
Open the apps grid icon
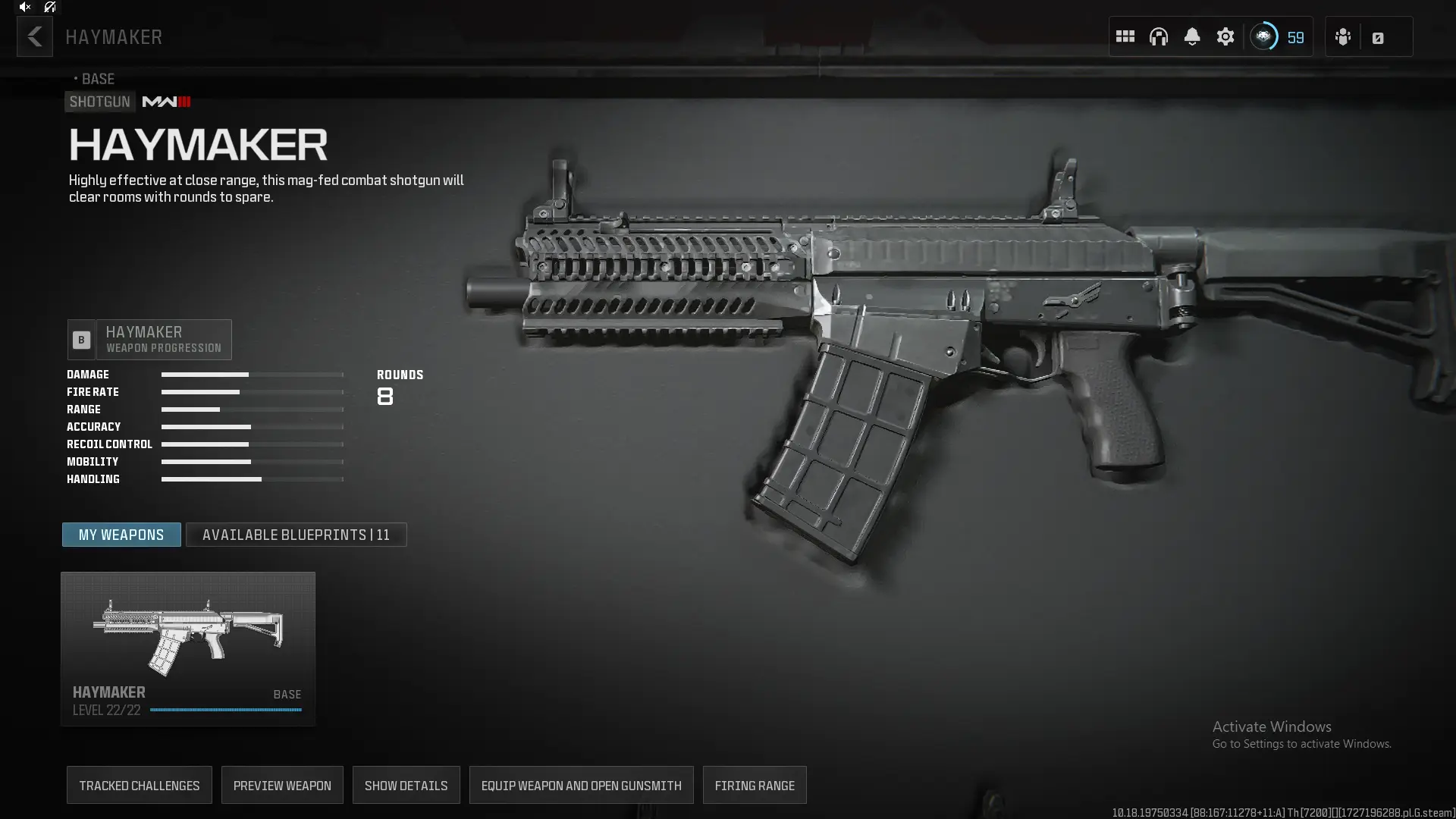tap(1125, 36)
